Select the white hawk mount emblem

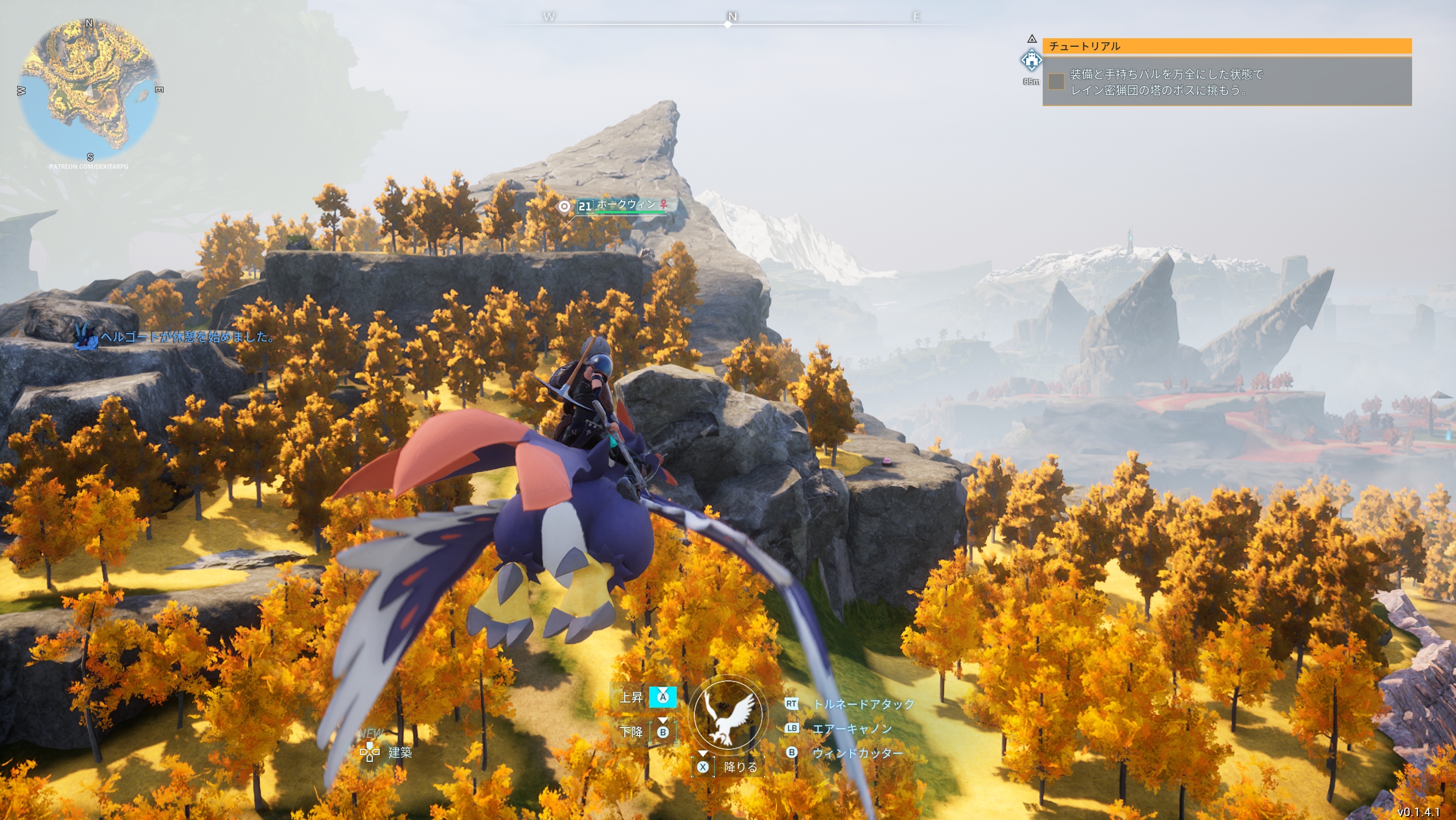pos(728,714)
